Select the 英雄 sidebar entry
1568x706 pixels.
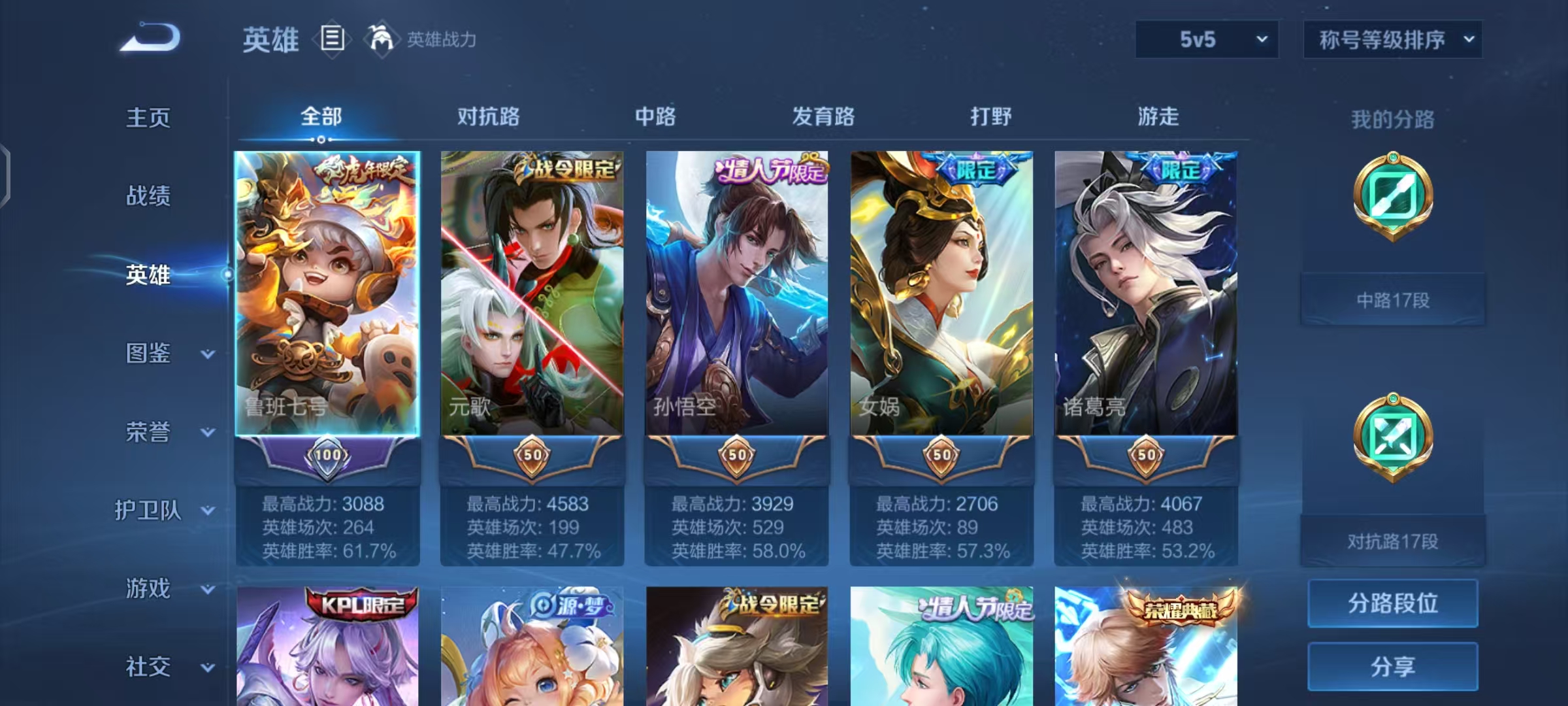tap(148, 276)
